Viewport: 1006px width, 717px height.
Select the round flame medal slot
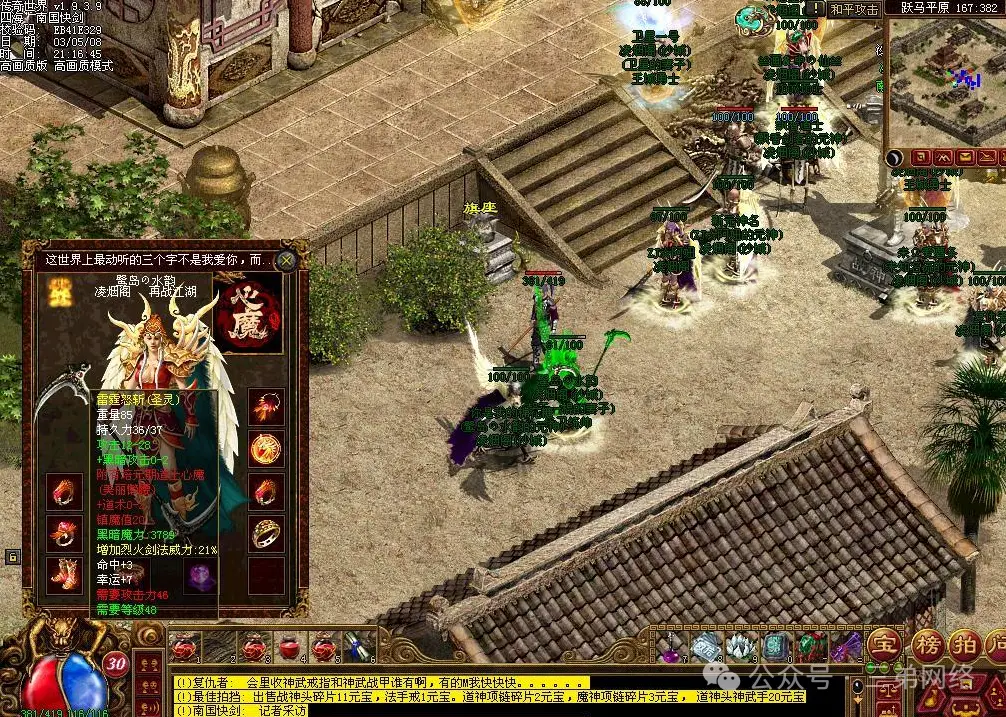tap(265, 448)
